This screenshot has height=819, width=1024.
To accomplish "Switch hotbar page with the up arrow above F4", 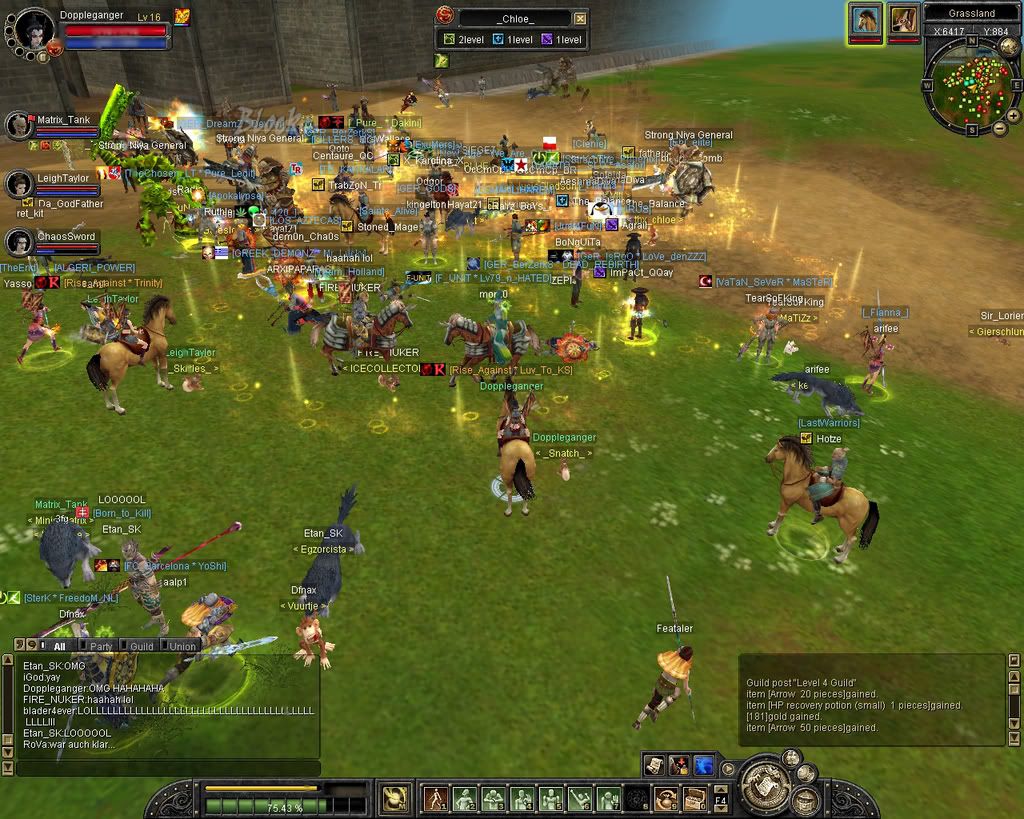I will (x=719, y=787).
